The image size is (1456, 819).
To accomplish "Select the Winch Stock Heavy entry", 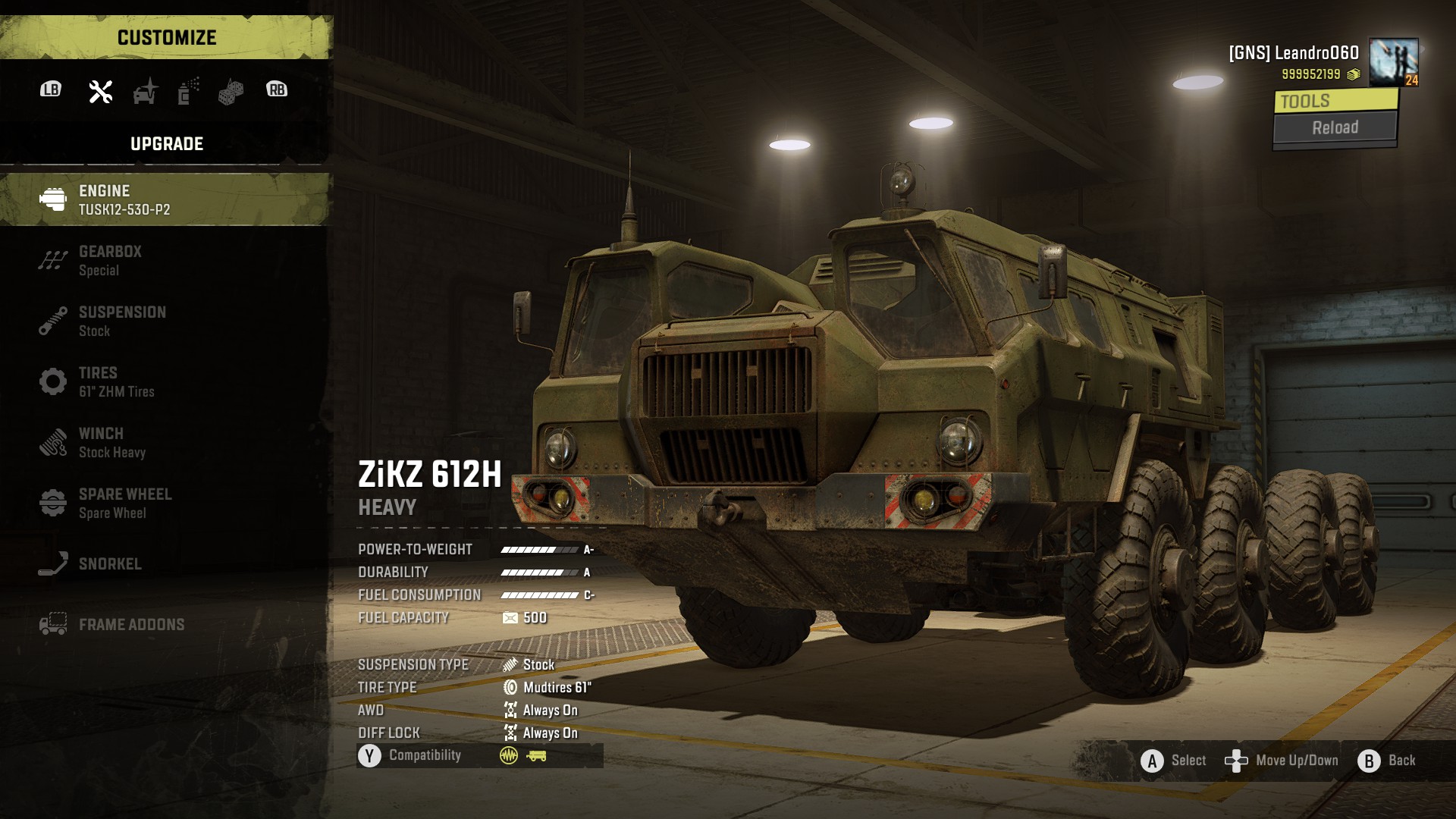I will point(165,442).
